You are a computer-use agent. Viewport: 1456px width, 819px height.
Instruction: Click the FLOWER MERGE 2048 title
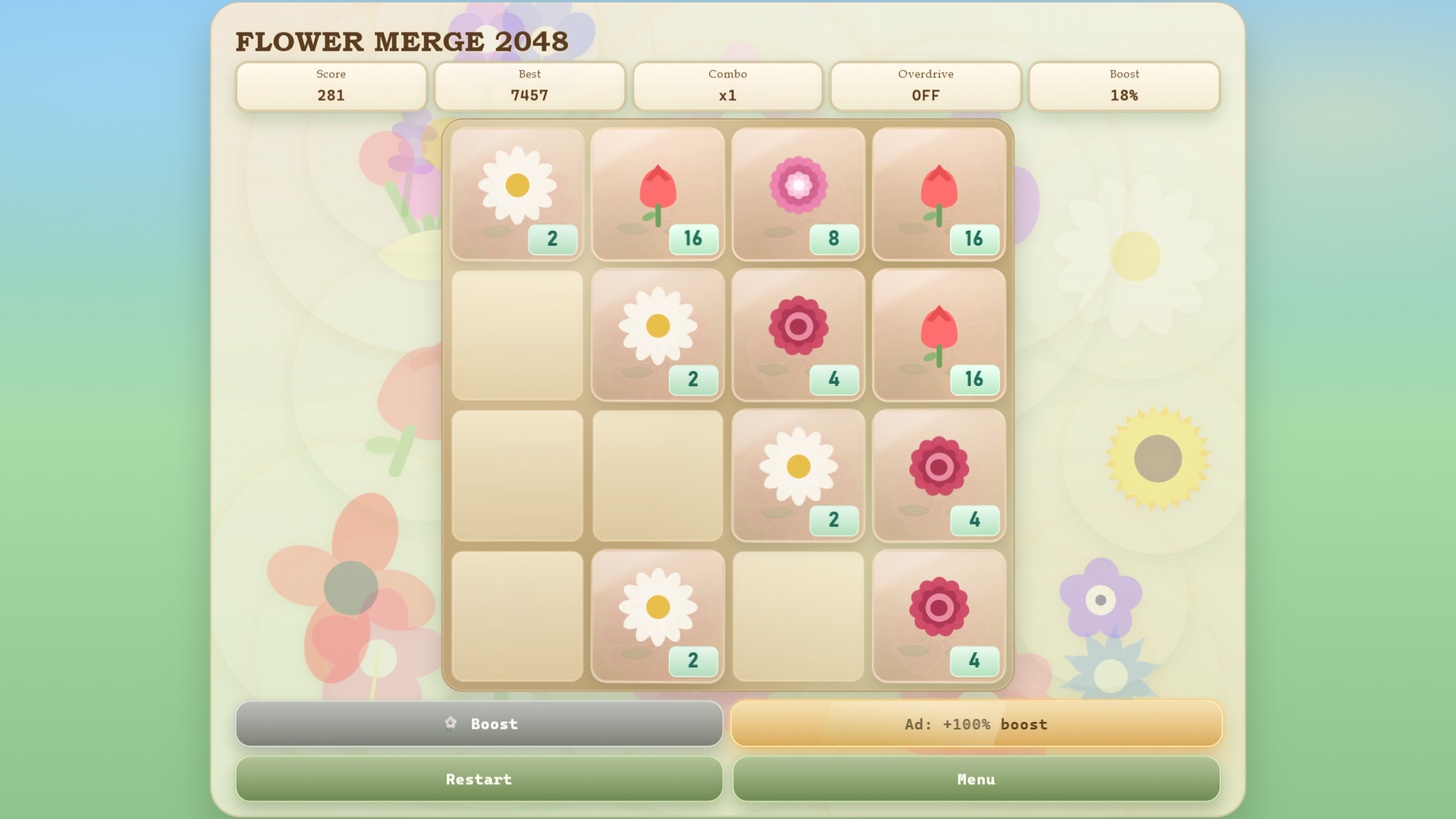click(402, 42)
